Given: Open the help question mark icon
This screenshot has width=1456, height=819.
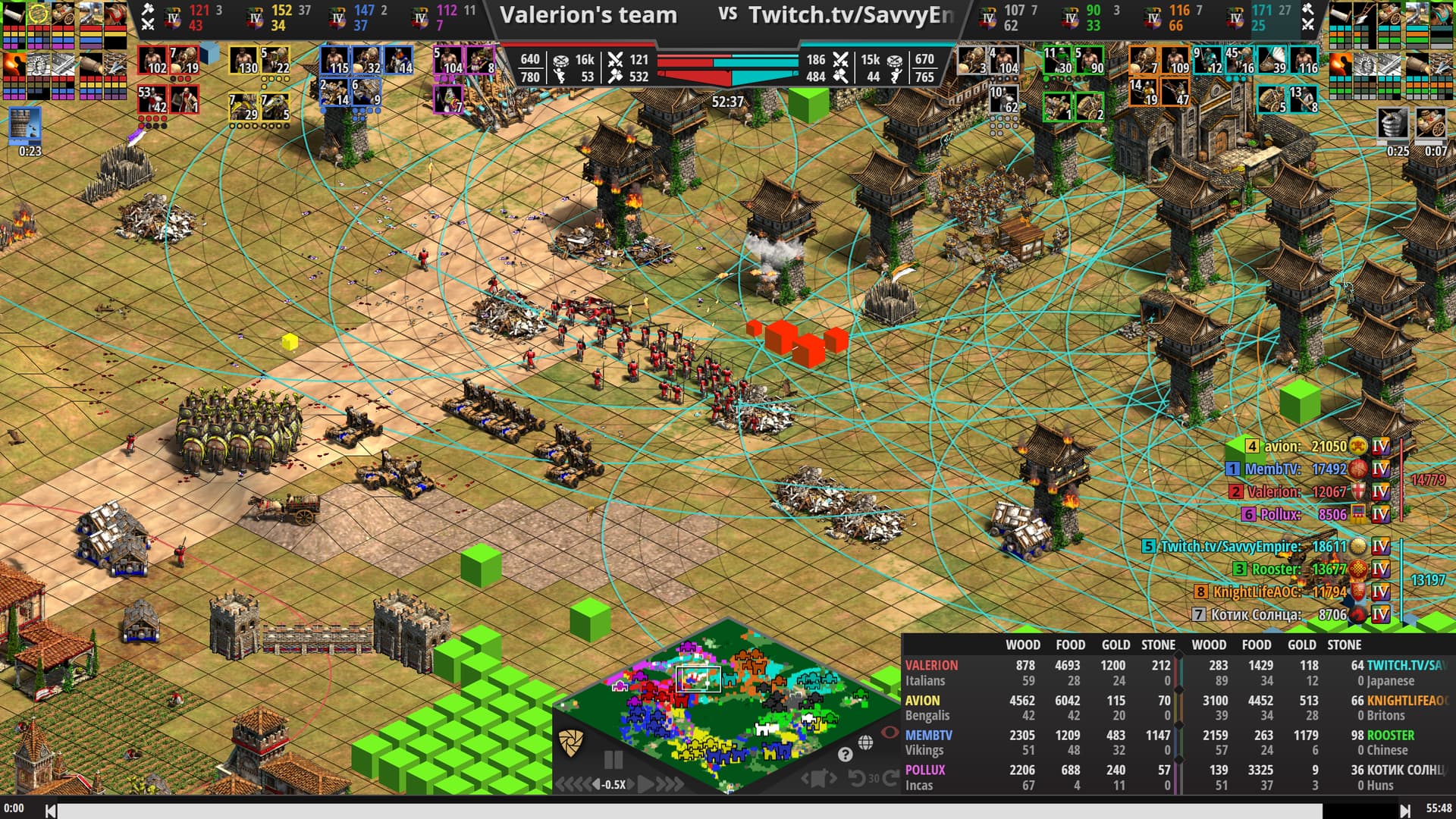Looking at the screenshot, I should pyautogui.click(x=846, y=756).
